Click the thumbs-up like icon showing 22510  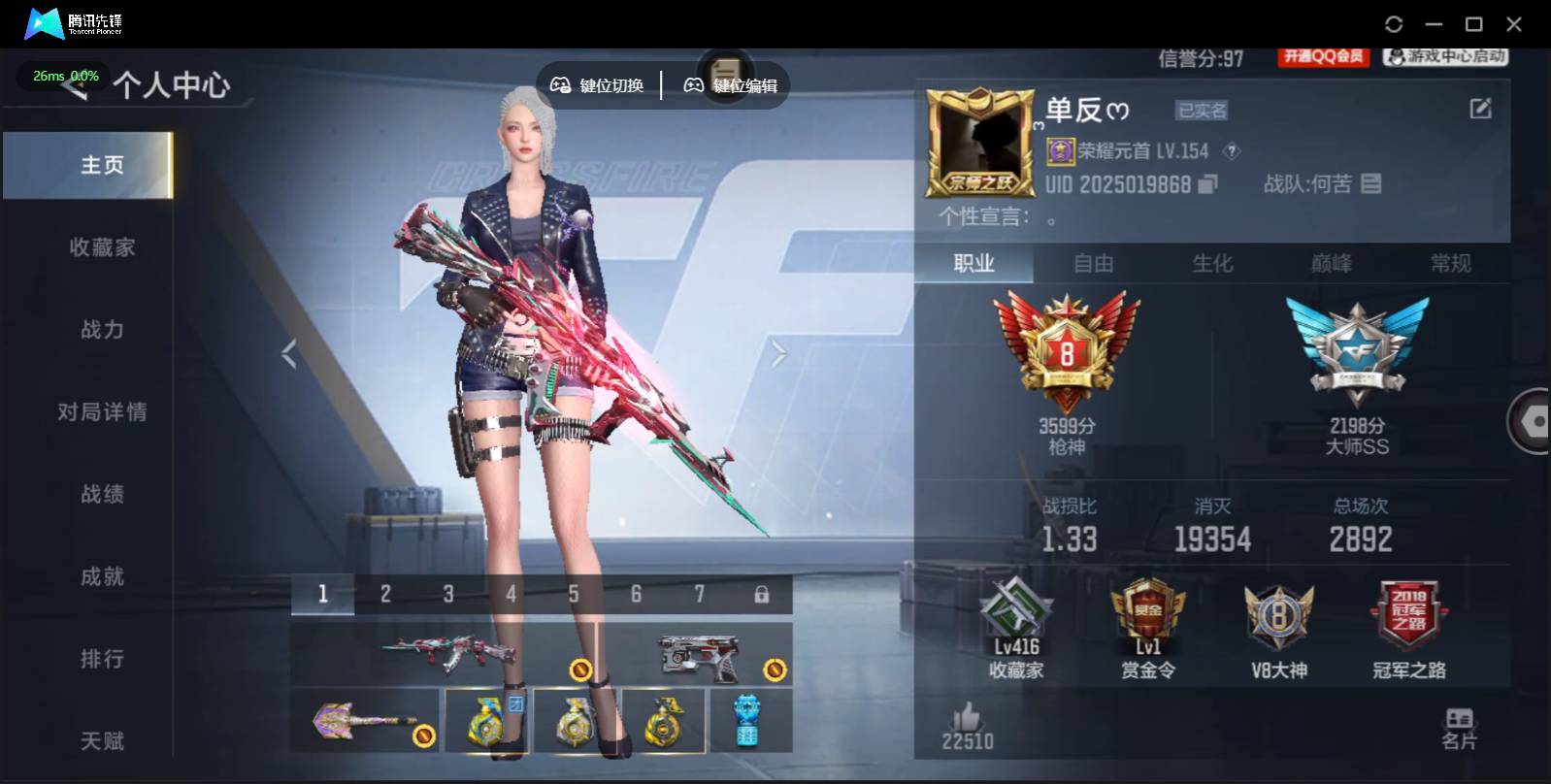[x=969, y=720]
